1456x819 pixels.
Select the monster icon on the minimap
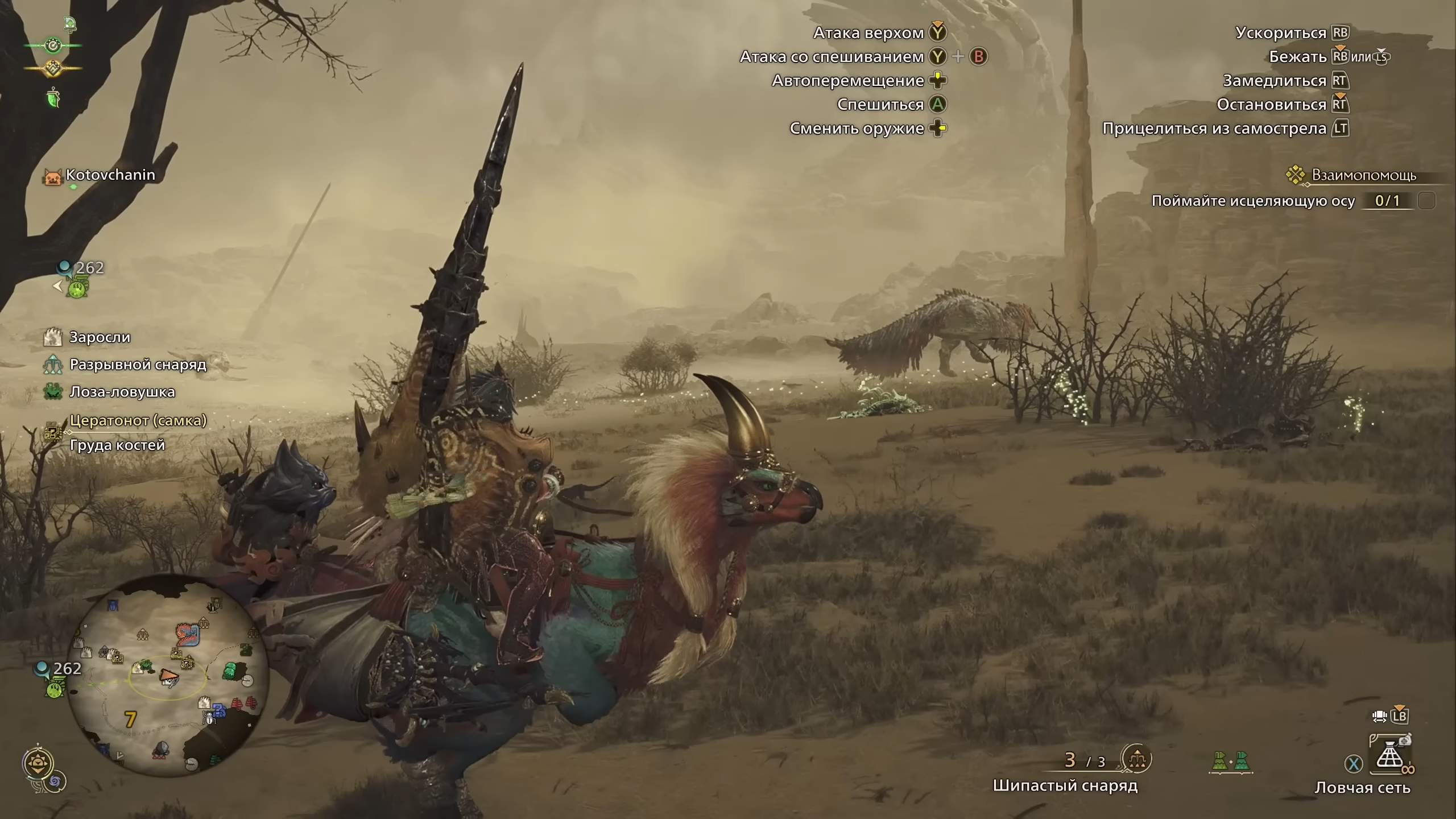(187, 634)
